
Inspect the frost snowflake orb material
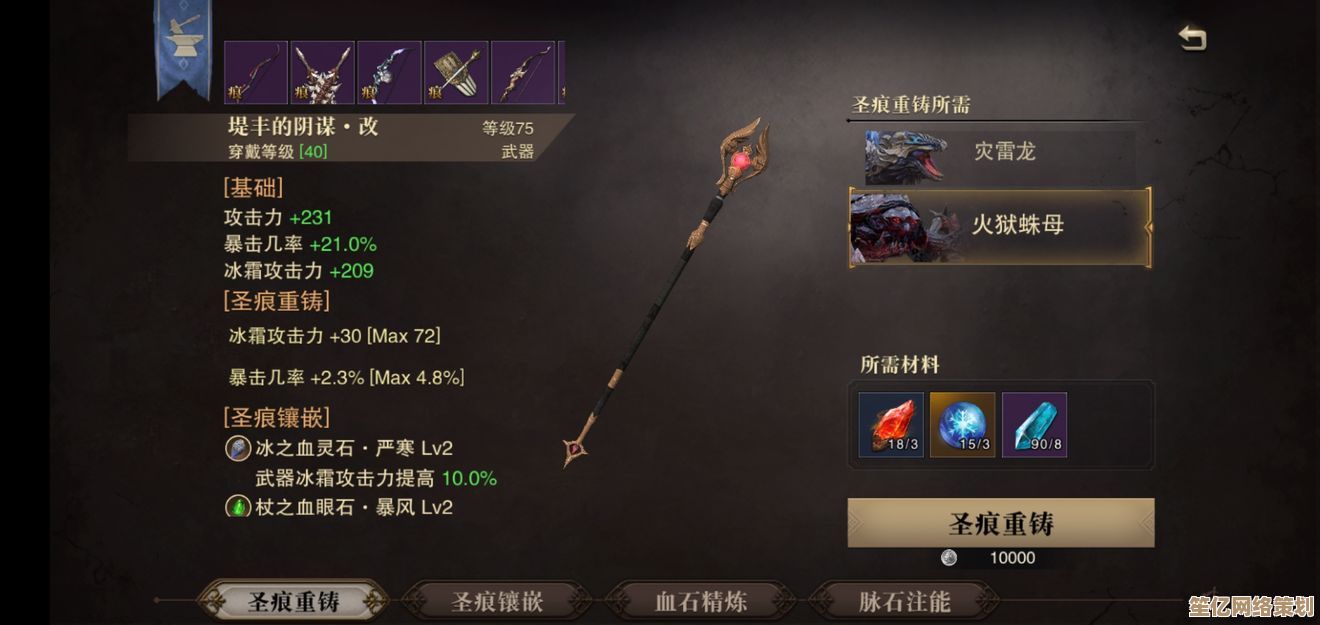963,425
